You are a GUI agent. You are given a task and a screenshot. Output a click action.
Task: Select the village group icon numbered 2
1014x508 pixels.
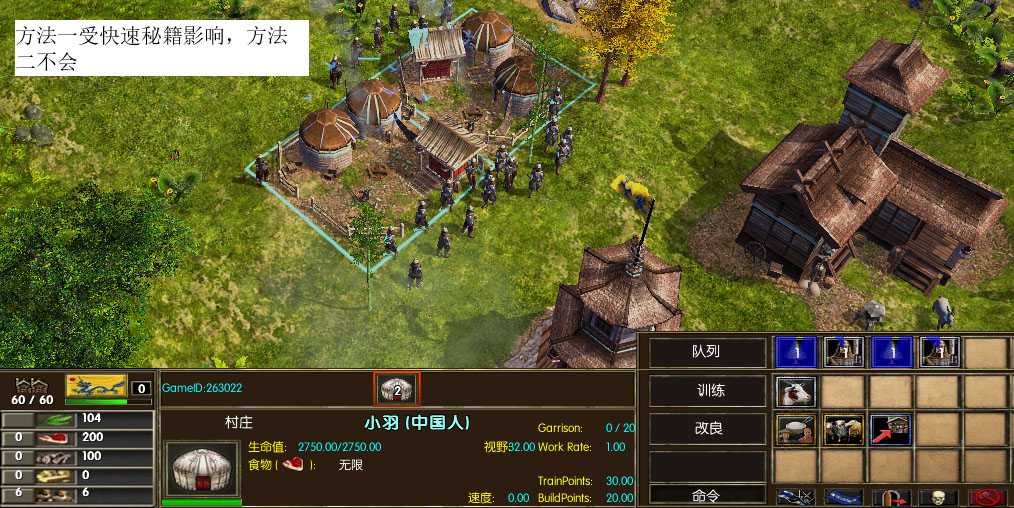click(397, 388)
